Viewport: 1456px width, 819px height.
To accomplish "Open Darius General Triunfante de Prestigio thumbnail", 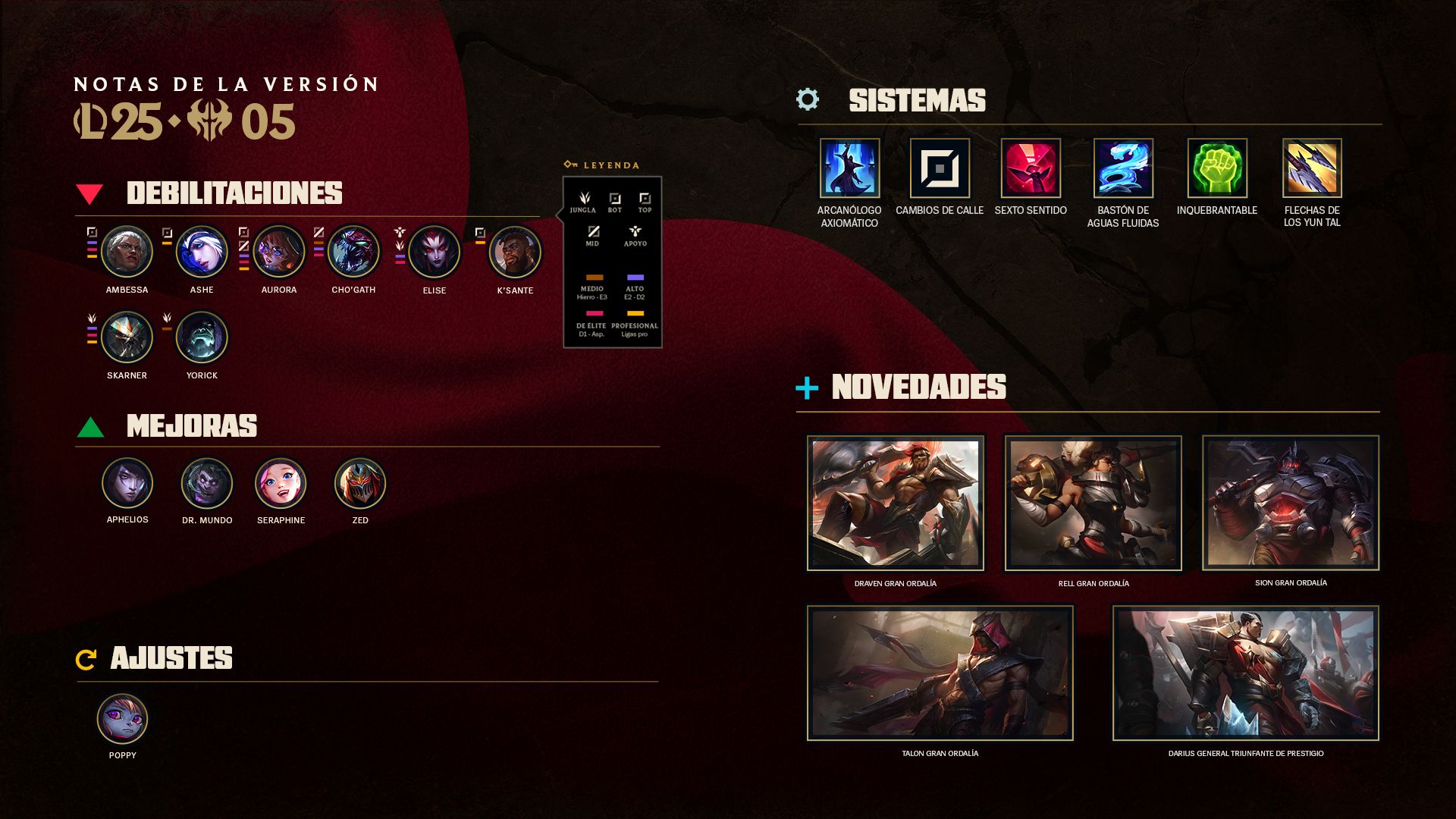I will pyautogui.click(x=1245, y=673).
